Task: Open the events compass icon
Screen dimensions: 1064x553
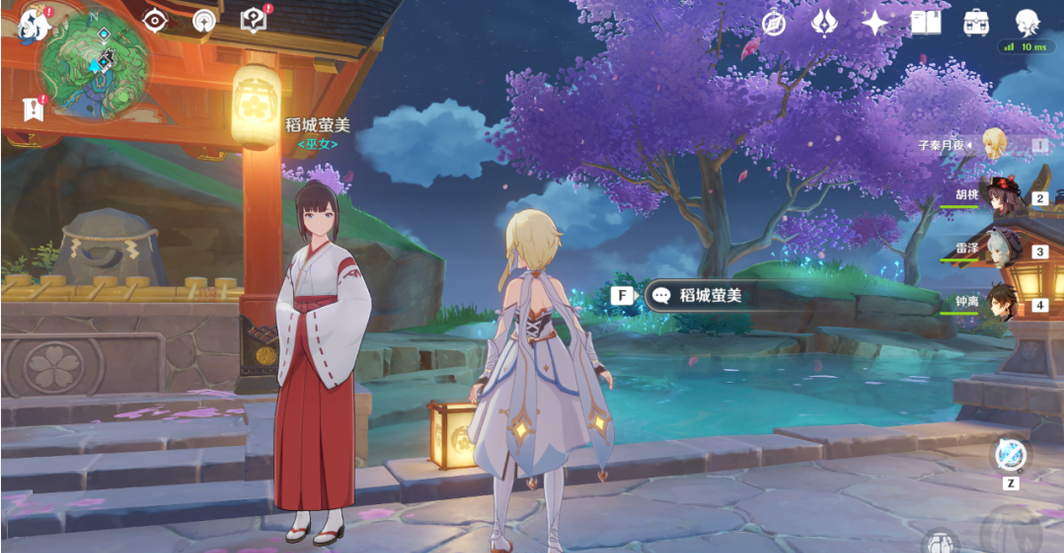Action: [x=774, y=23]
